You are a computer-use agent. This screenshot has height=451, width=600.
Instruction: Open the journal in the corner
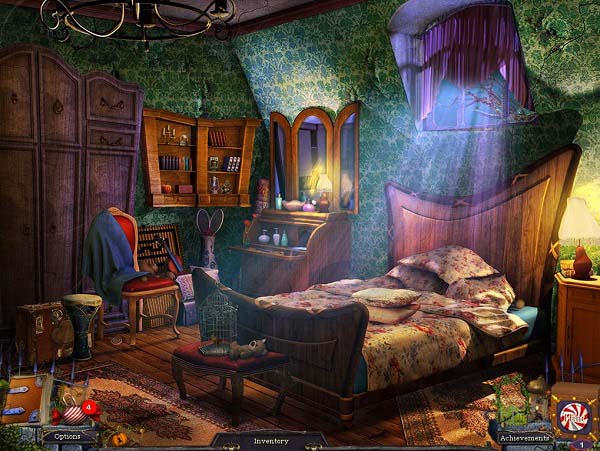pos(21,401)
